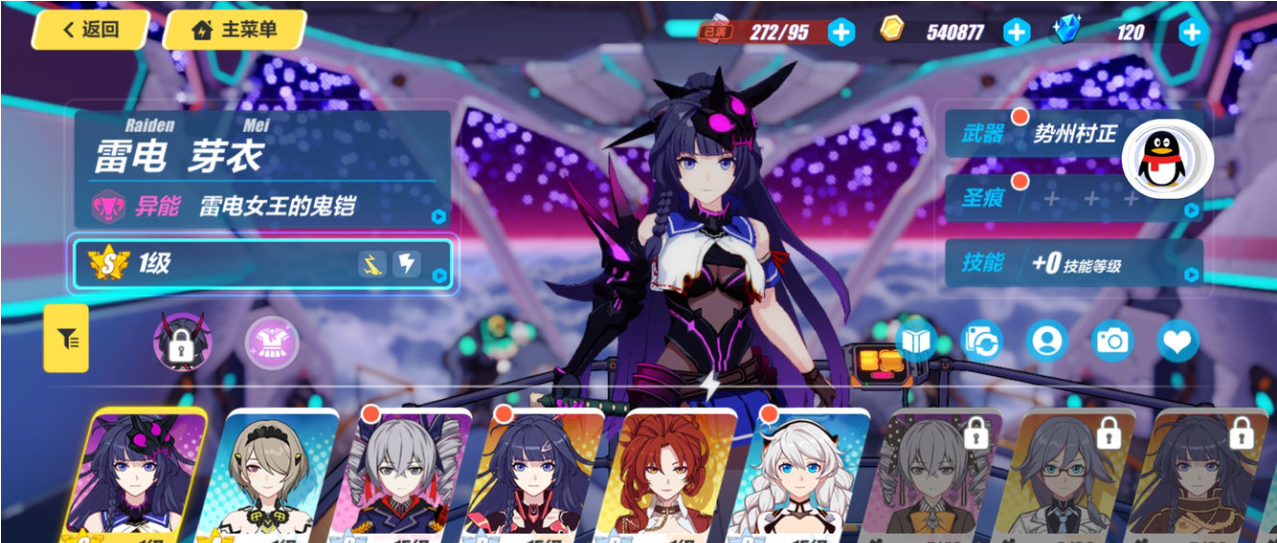Add gold coins with the plus button

tap(1016, 32)
